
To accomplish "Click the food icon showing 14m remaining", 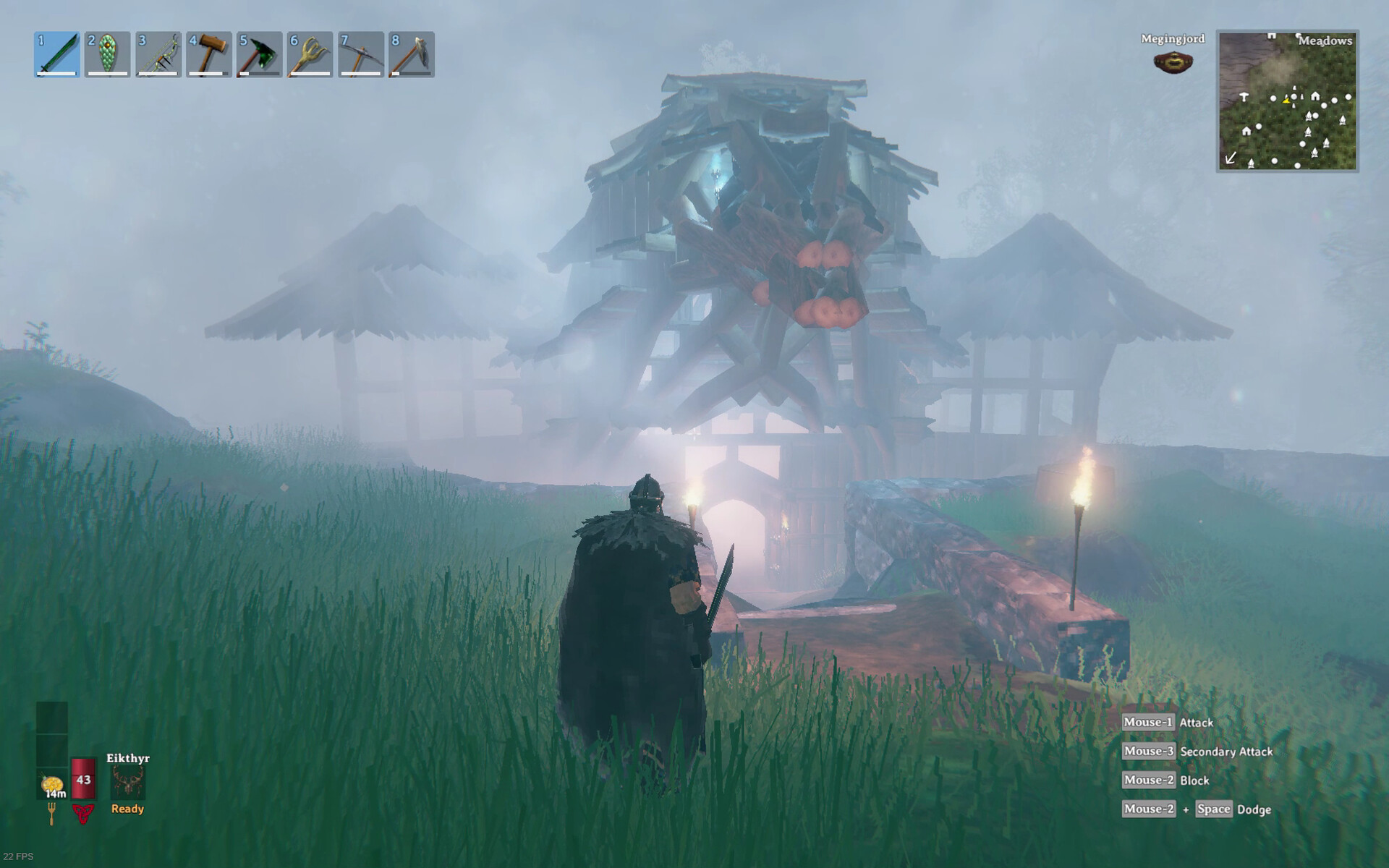I will 52,783.
